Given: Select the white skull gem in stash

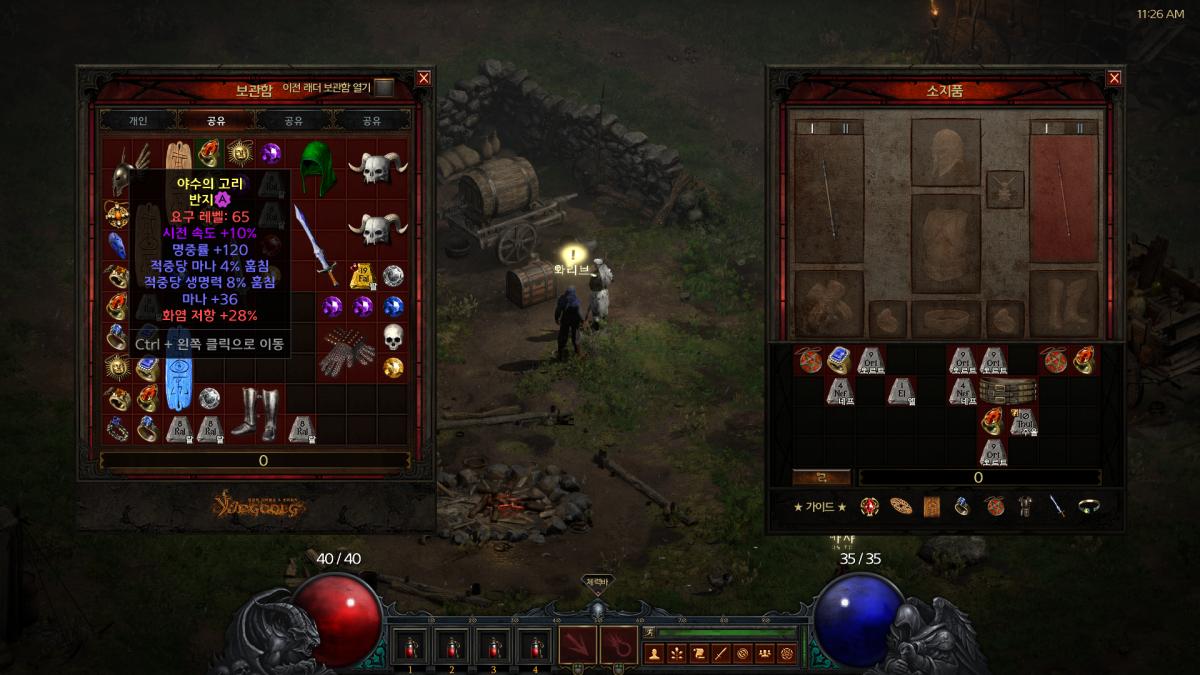Looking at the screenshot, I should 393,337.
